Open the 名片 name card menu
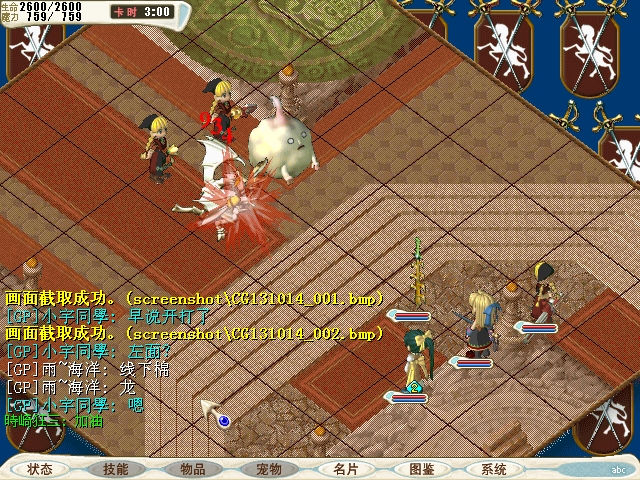This screenshot has height=480, width=640. tap(345, 469)
